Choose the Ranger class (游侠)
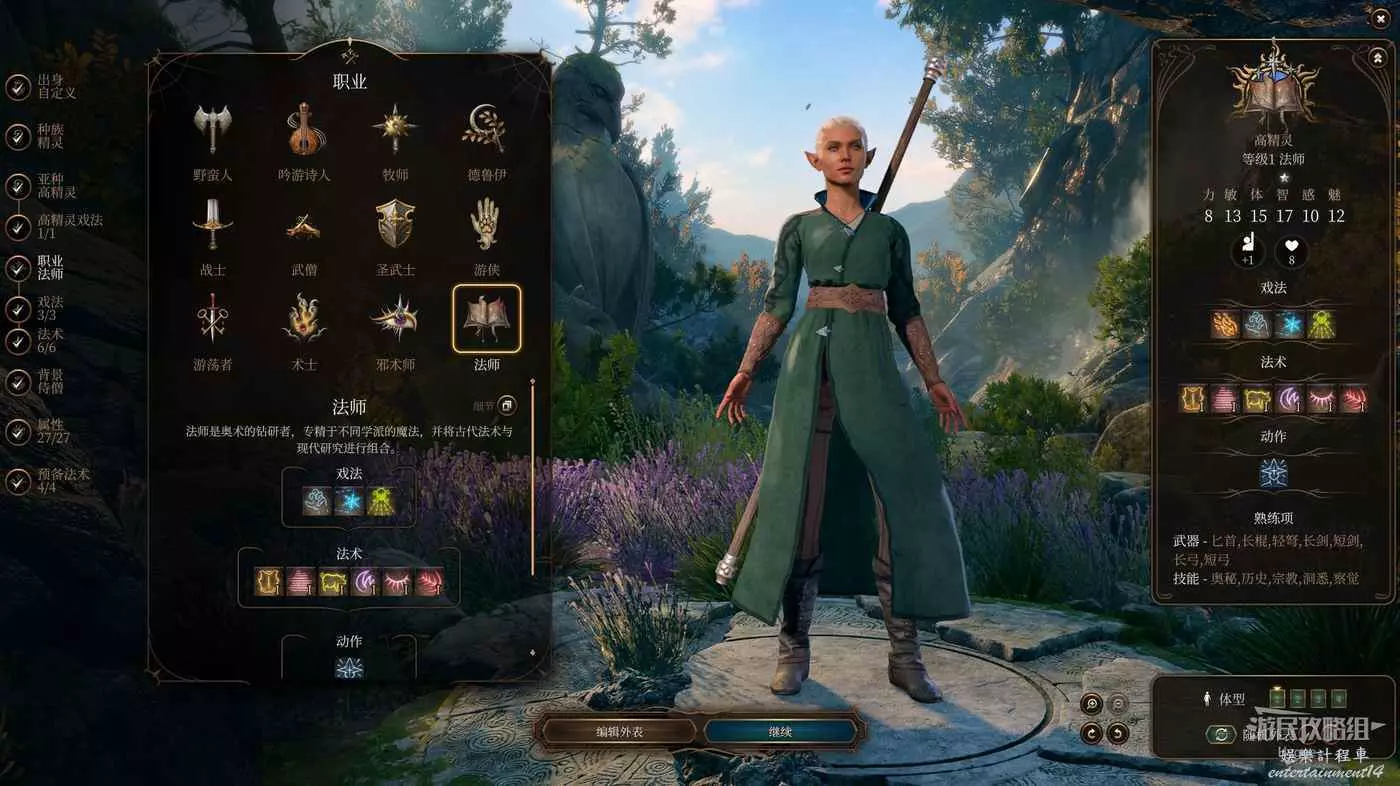Viewport: 1400px width, 786px height. [x=486, y=226]
